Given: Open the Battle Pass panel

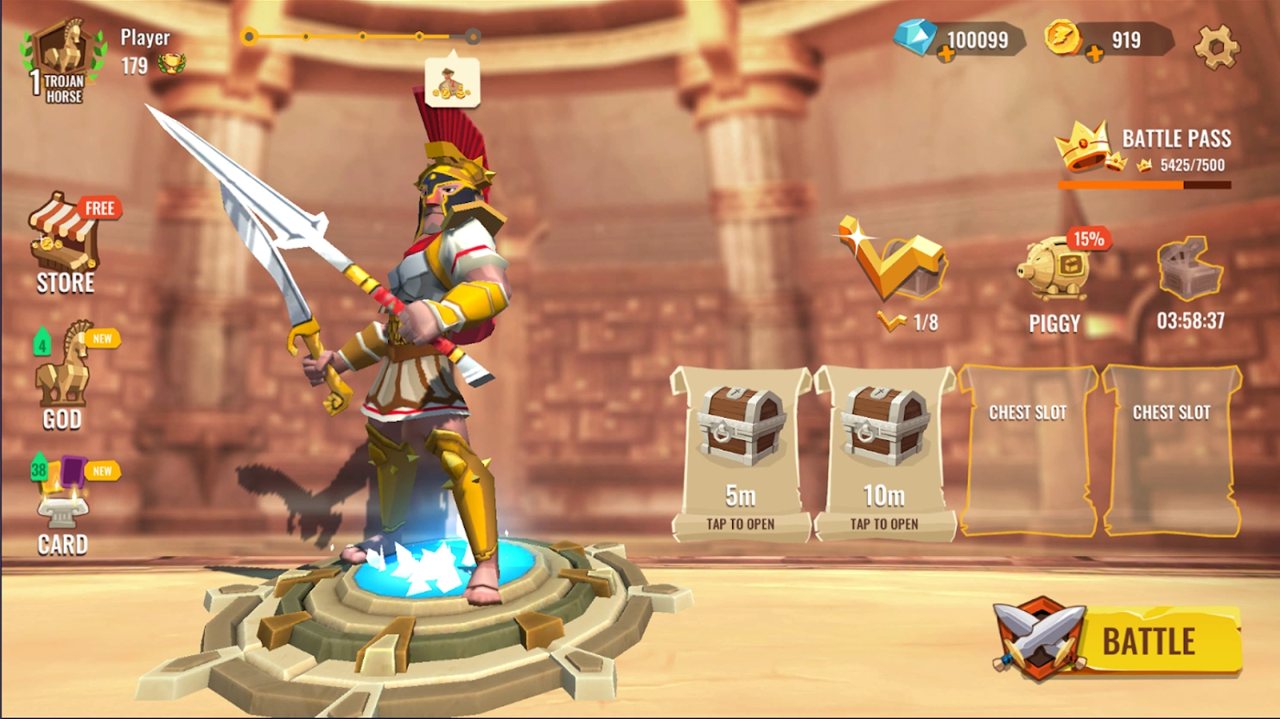Looking at the screenshot, I should [x=1145, y=153].
